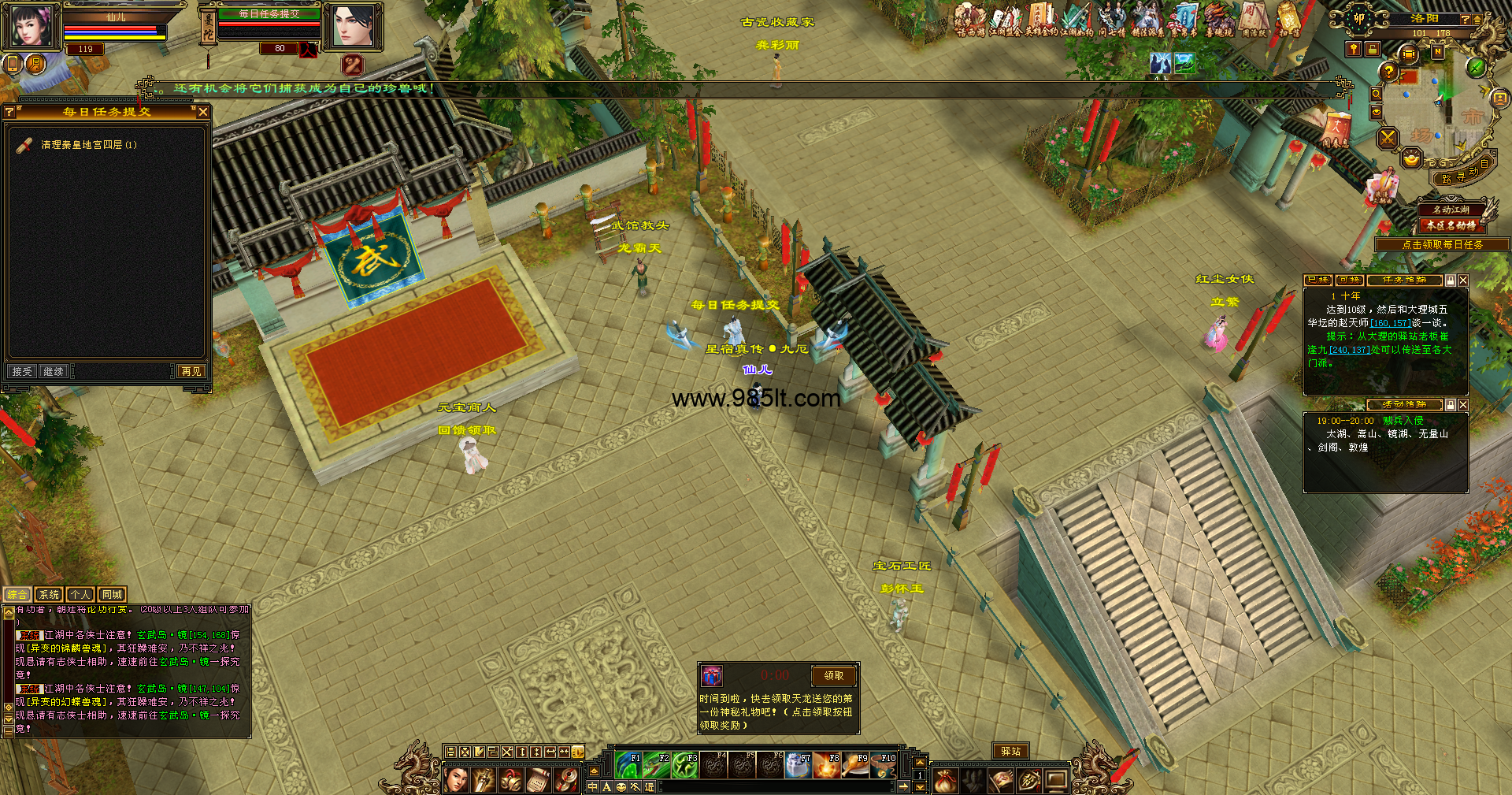Image resolution: width=1512 pixels, height=795 pixels.
Task: Click the magnifier search icon by minimap
Action: coord(1376,94)
